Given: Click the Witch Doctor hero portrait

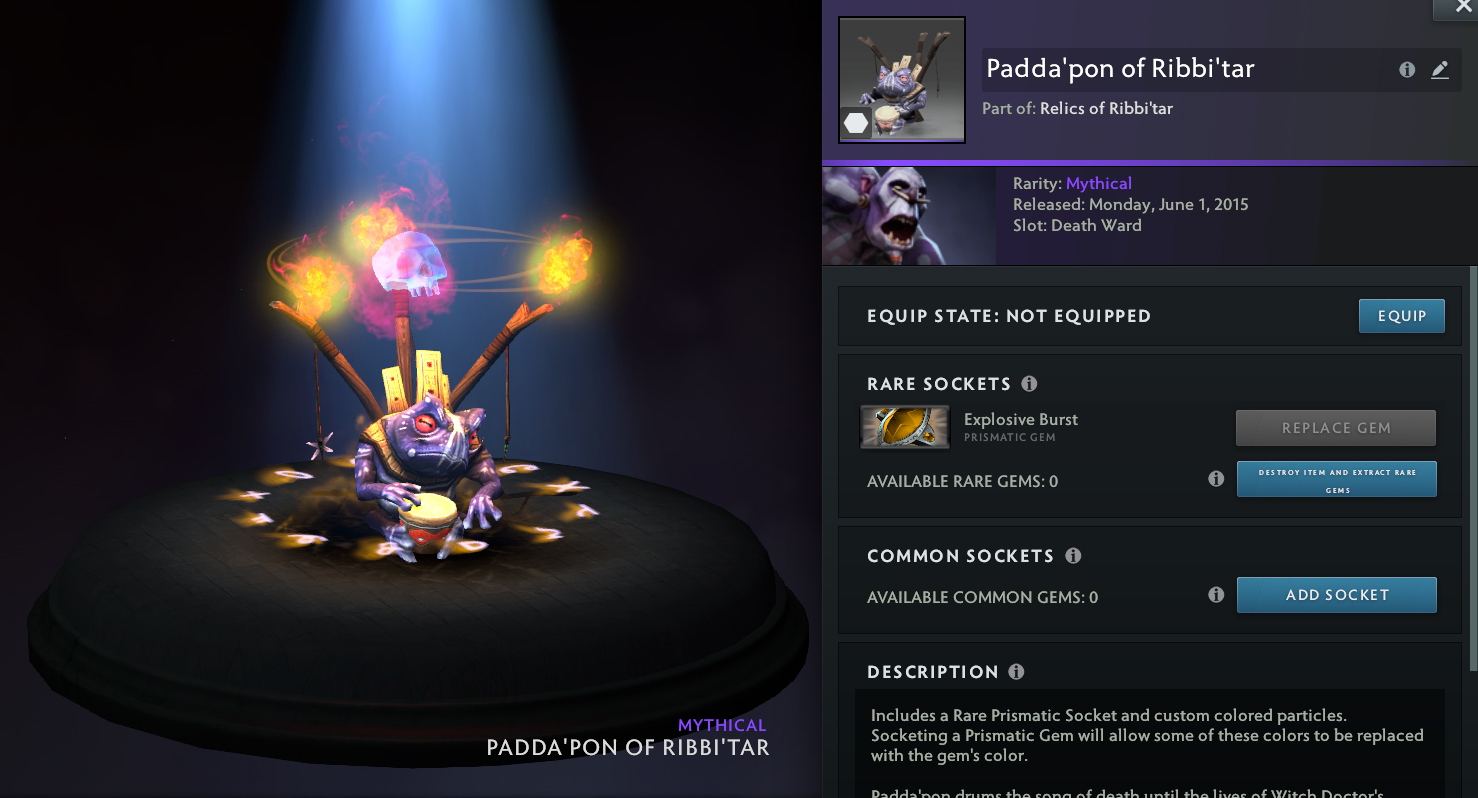Looking at the screenshot, I should point(908,216).
